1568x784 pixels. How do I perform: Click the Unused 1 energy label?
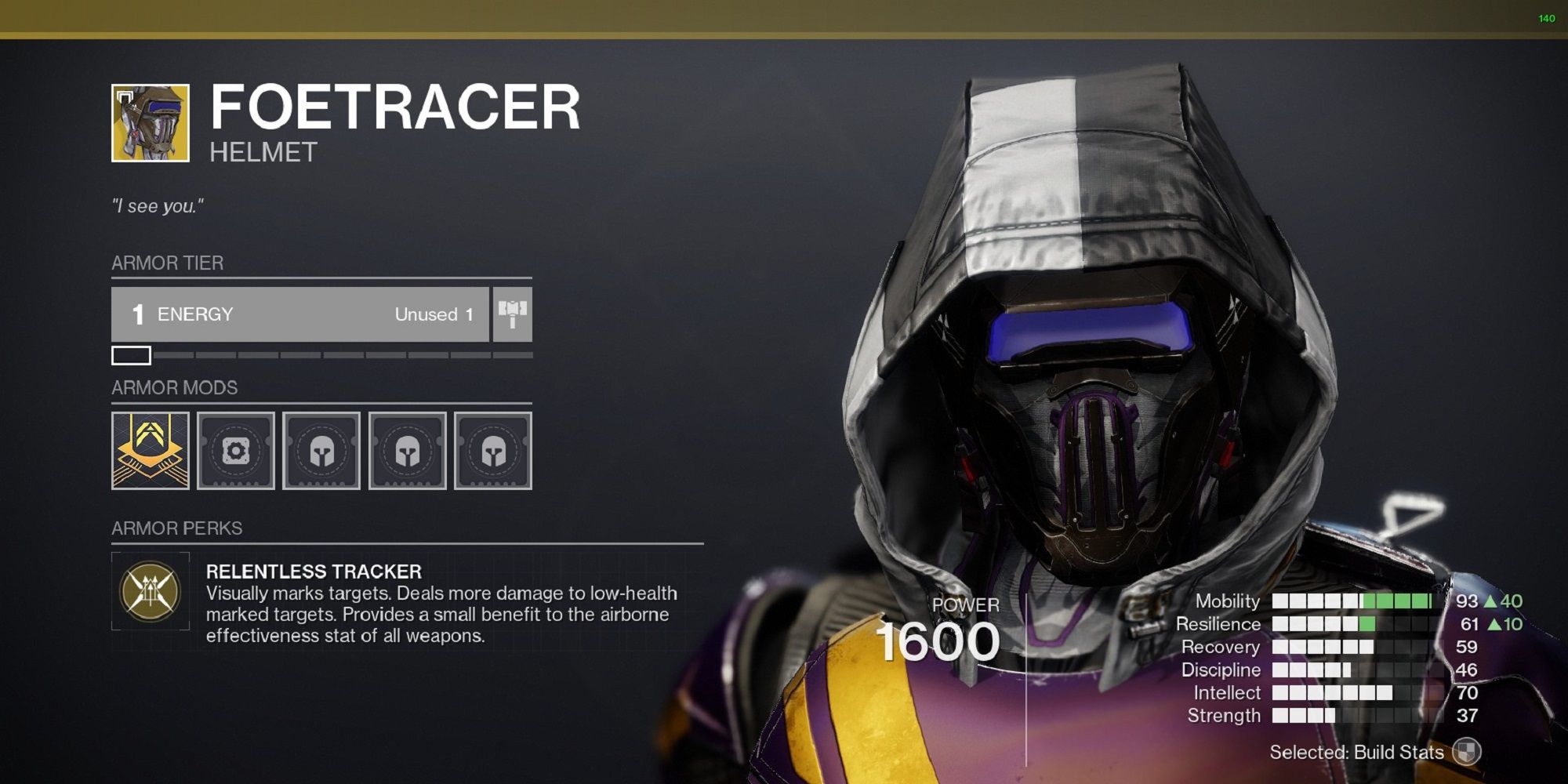pos(434,314)
